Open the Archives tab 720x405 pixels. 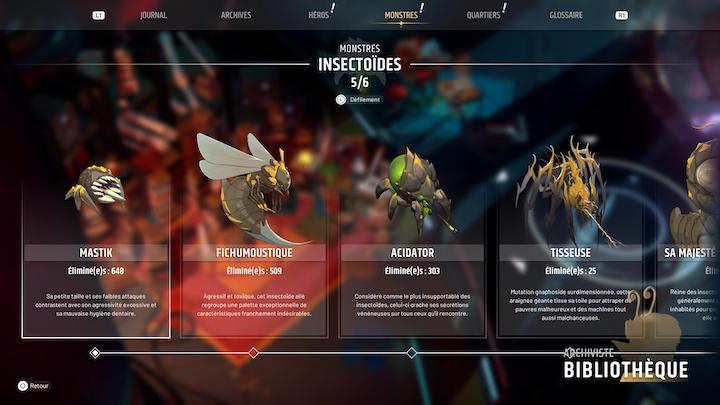(x=236, y=15)
